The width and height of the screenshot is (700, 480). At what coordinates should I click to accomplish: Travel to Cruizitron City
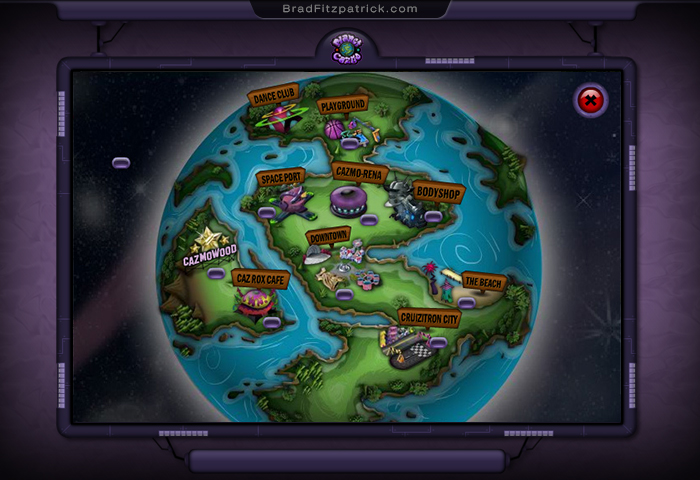[429, 318]
